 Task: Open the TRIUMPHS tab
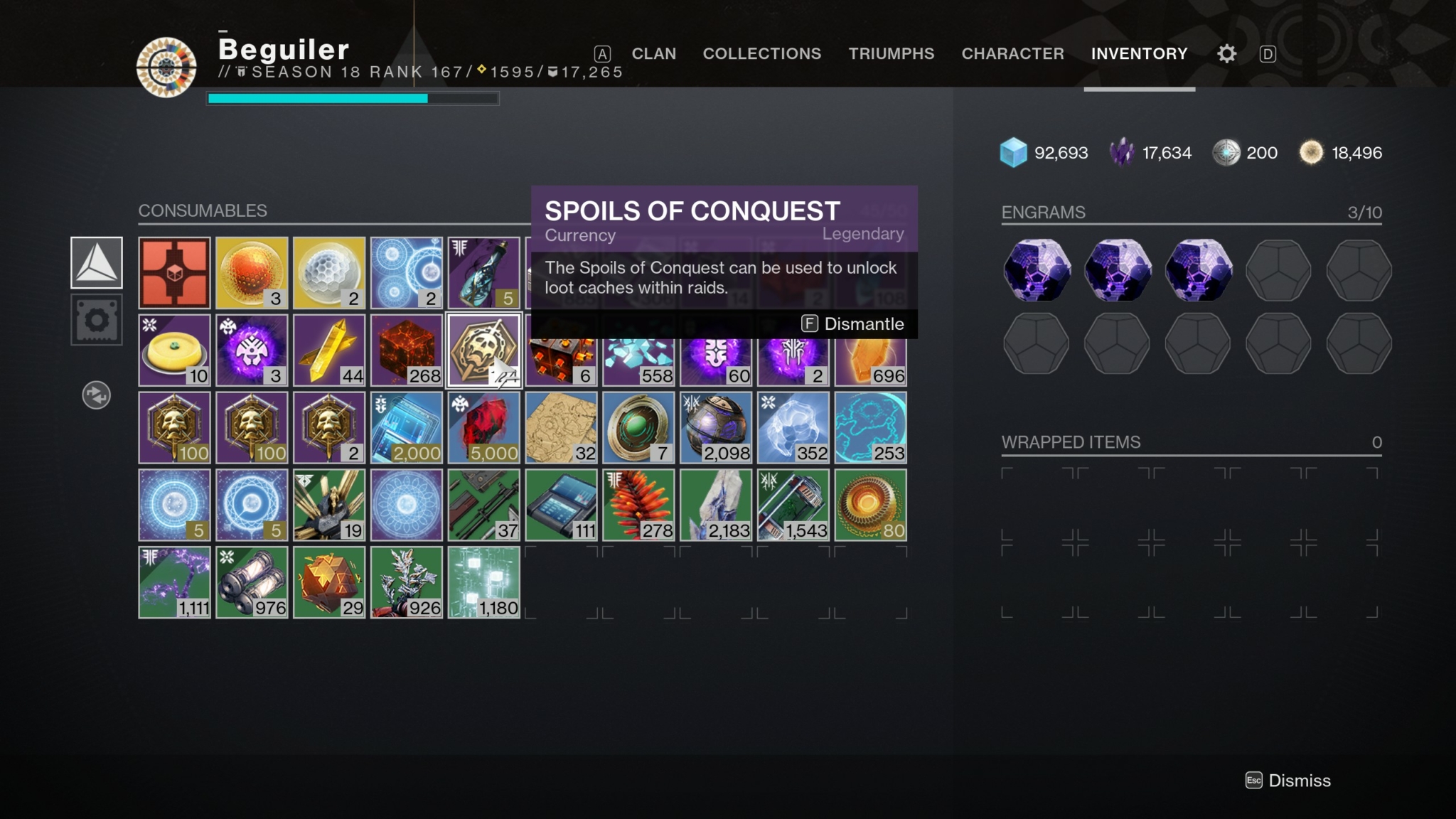tap(891, 53)
